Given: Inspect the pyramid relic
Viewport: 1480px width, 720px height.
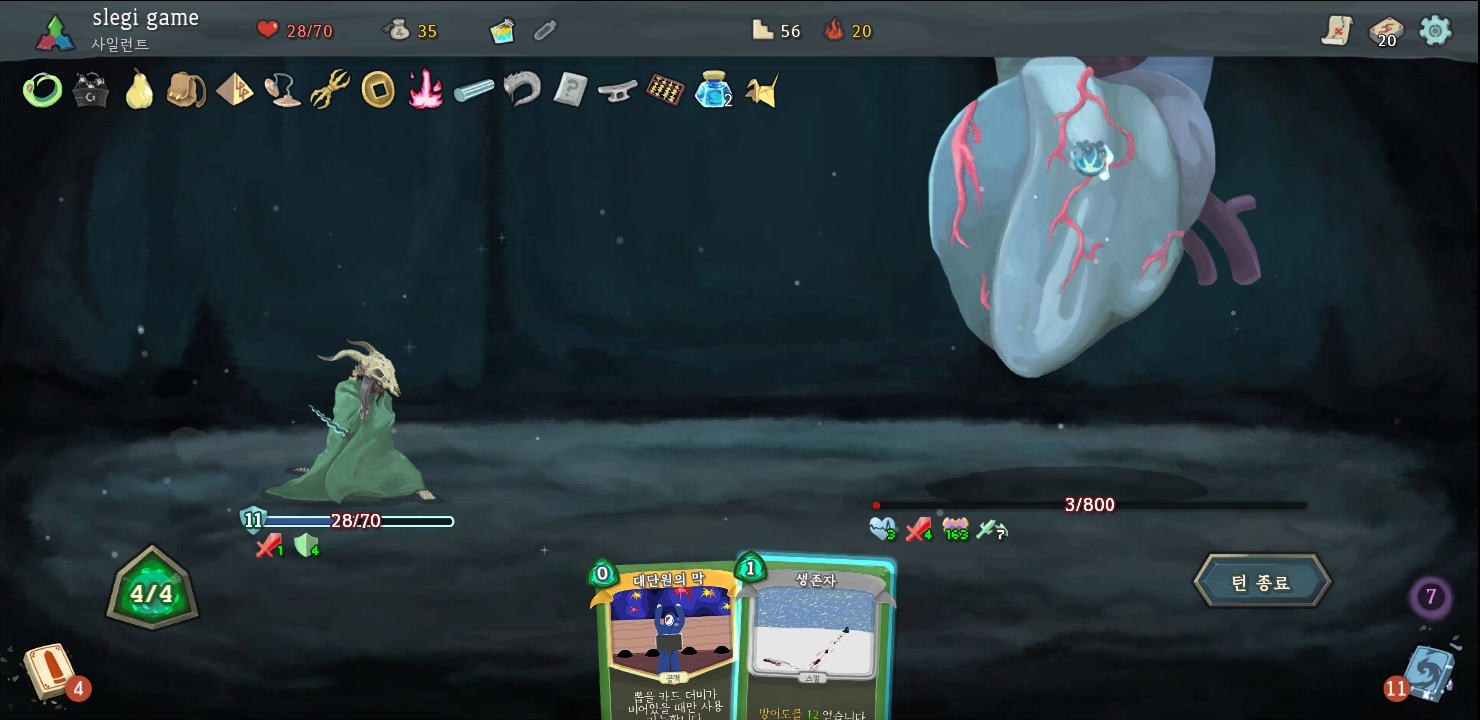Looking at the screenshot, I should click(x=234, y=91).
